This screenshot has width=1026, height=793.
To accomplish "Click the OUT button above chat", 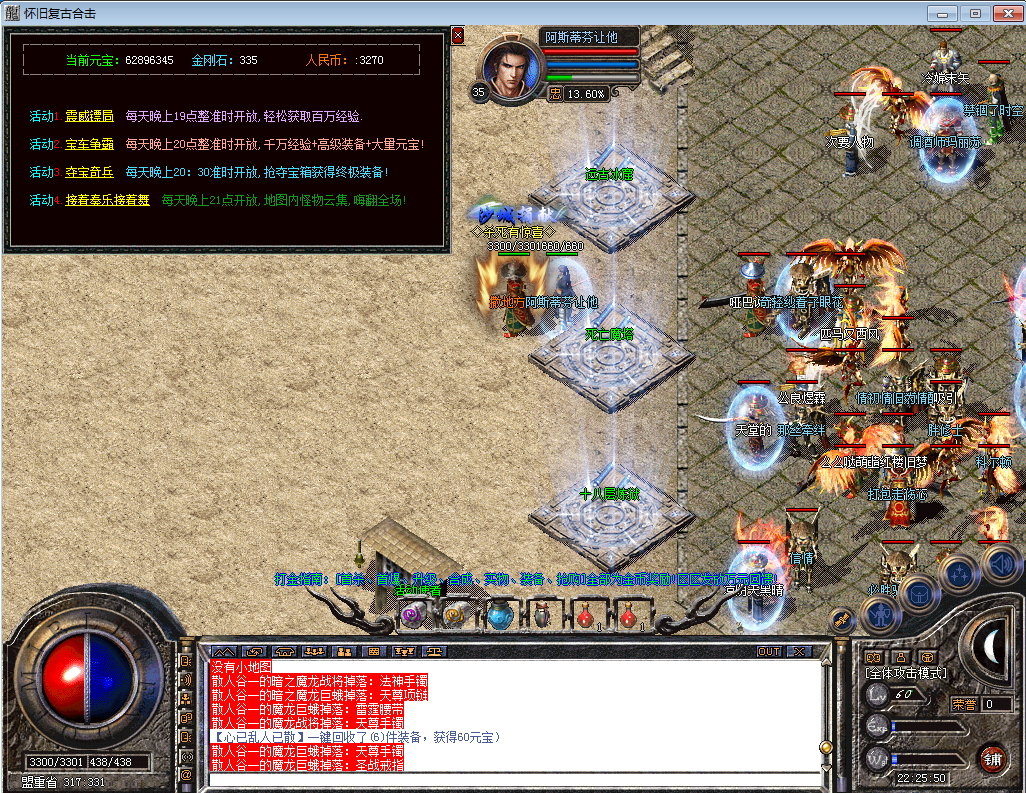I will tap(768, 651).
